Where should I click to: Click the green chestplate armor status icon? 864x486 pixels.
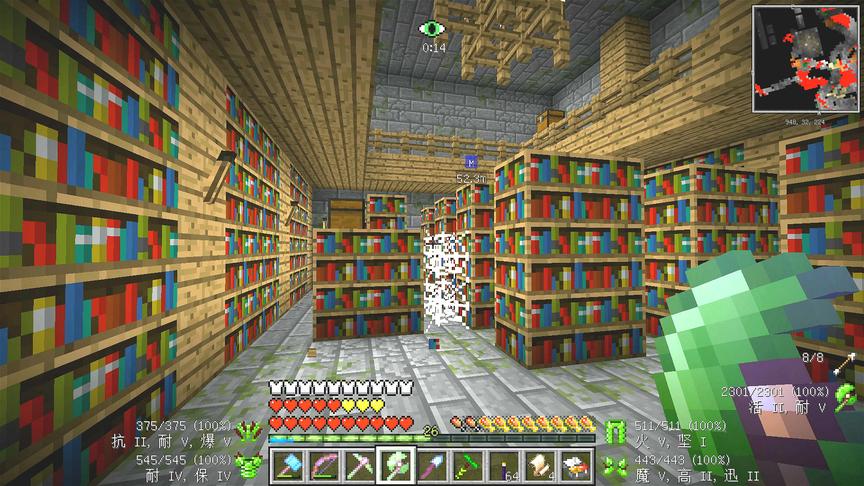click(x=248, y=464)
